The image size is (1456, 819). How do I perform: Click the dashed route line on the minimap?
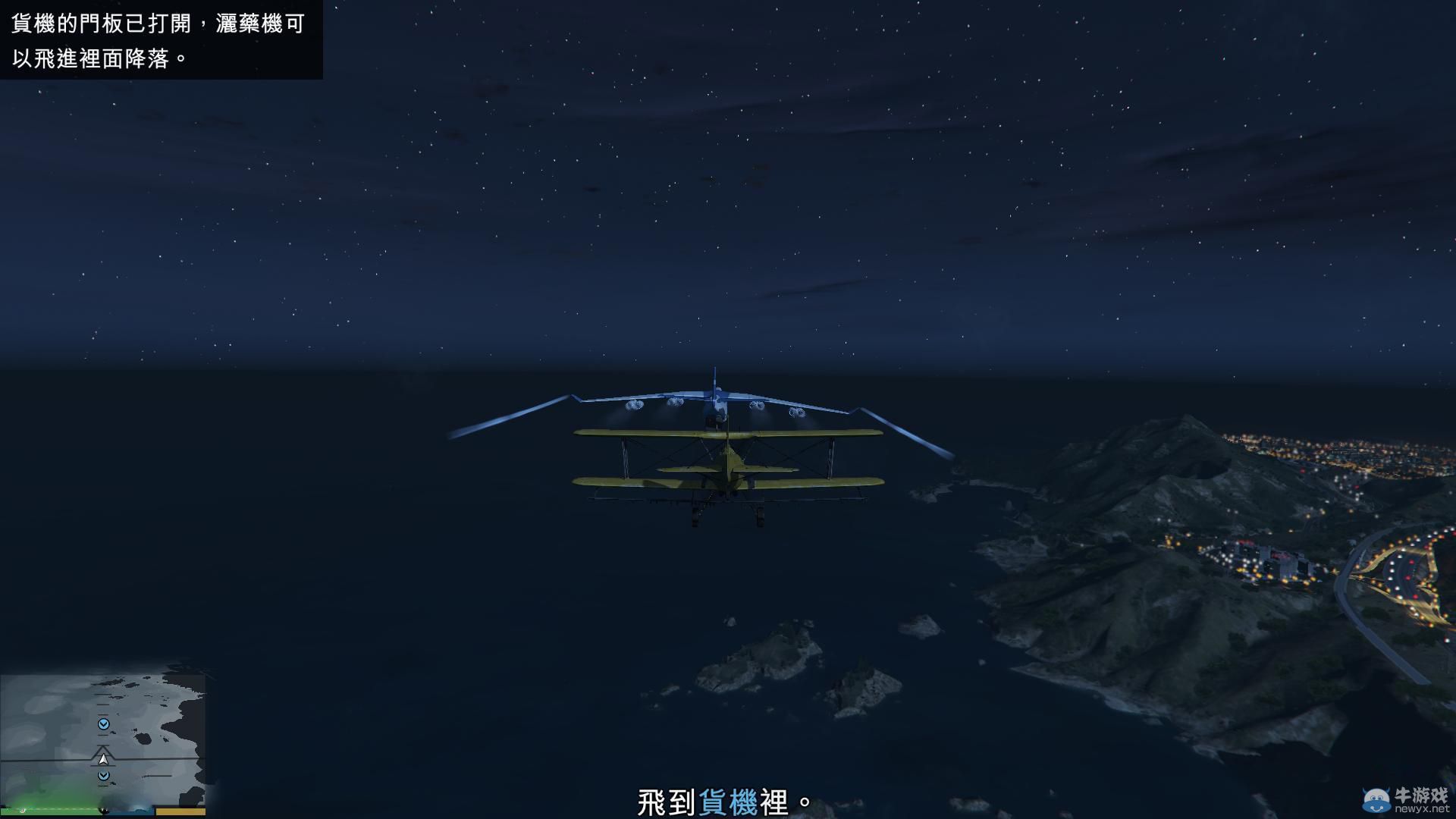coord(102,705)
